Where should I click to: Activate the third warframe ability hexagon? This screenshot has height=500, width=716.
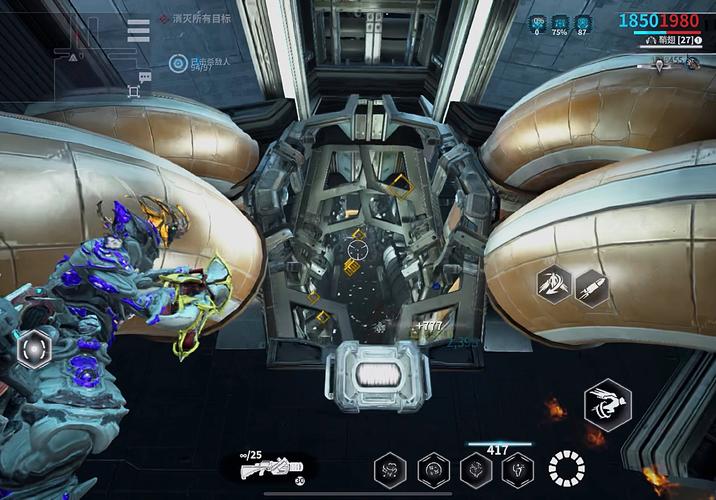[475, 468]
